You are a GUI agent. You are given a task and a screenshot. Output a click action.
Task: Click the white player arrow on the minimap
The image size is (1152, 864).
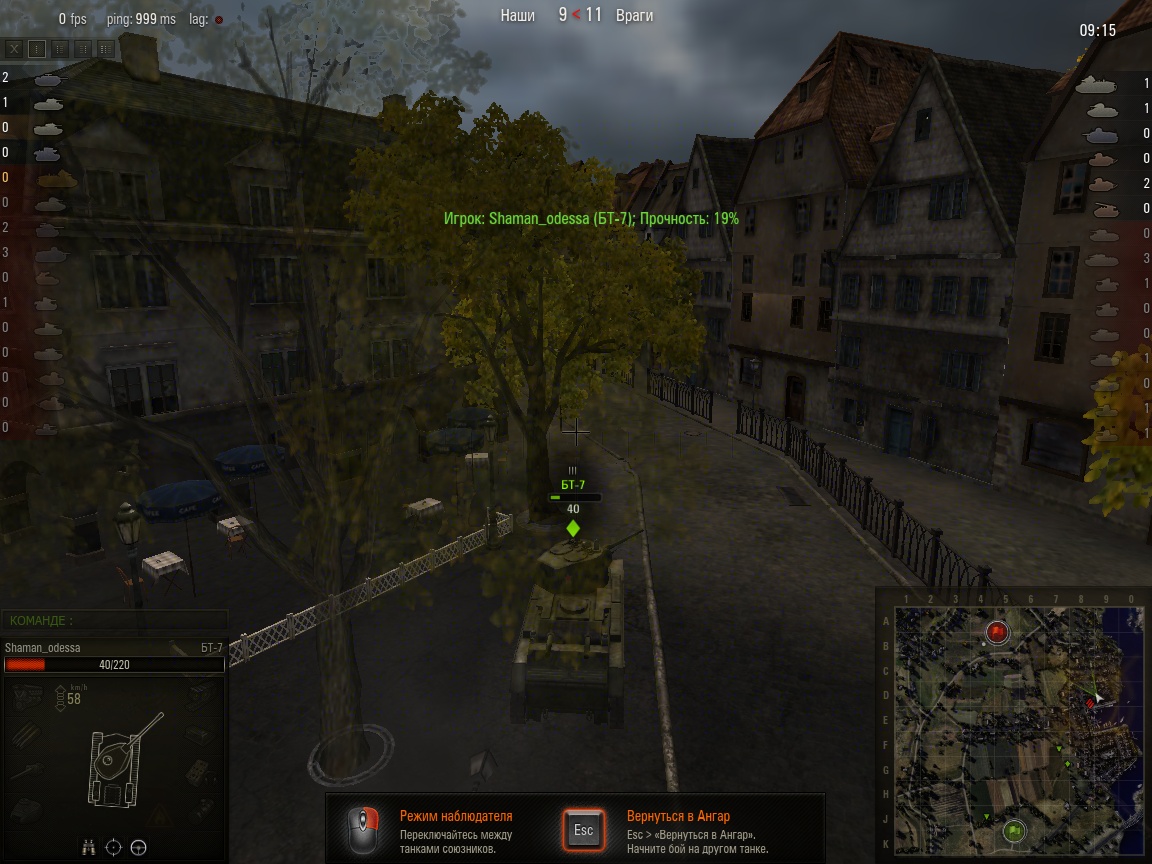(1098, 696)
